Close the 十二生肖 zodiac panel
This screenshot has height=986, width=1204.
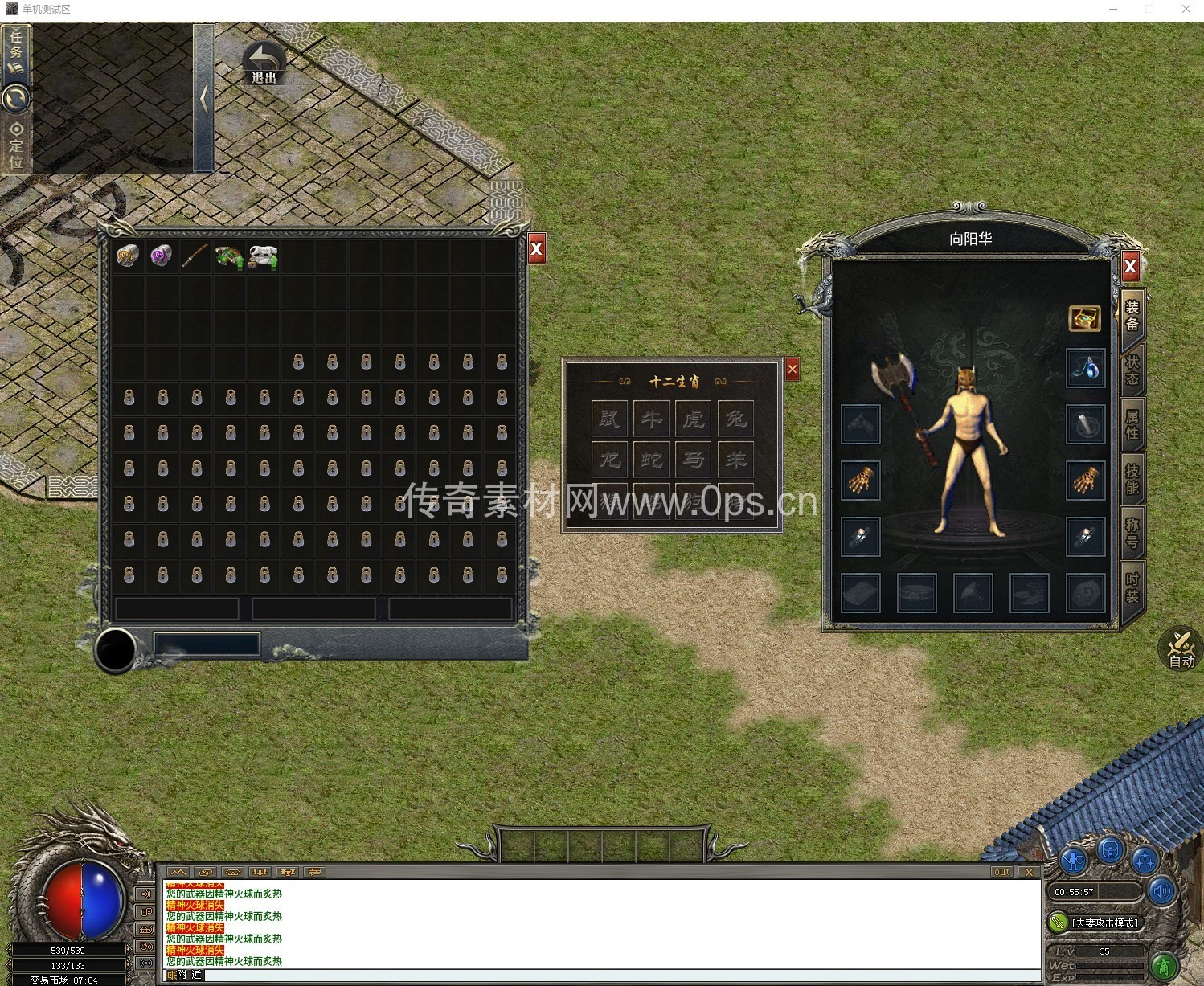[792, 369]
